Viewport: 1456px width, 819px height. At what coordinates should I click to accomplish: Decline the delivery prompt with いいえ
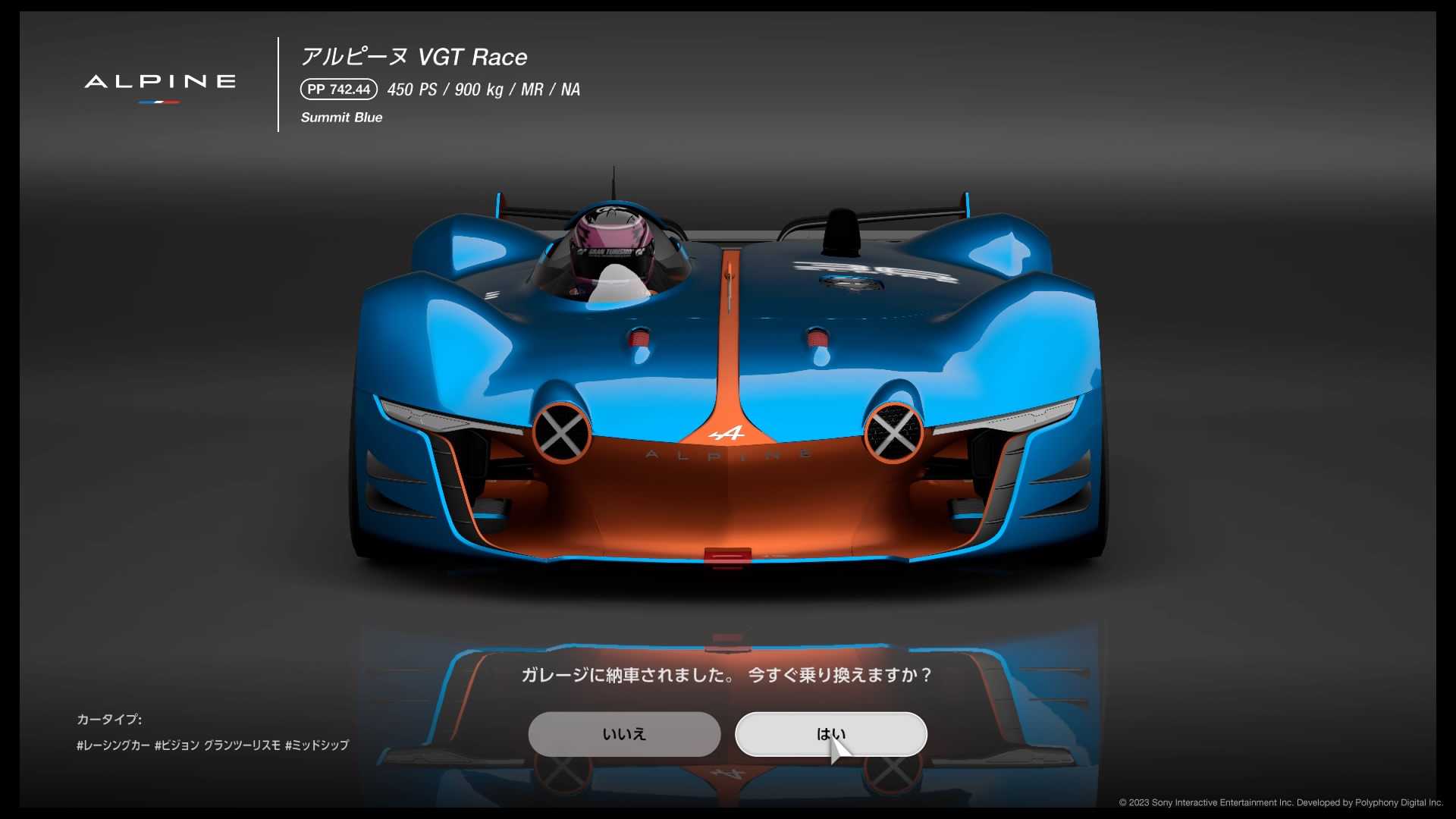coord(624,733)
